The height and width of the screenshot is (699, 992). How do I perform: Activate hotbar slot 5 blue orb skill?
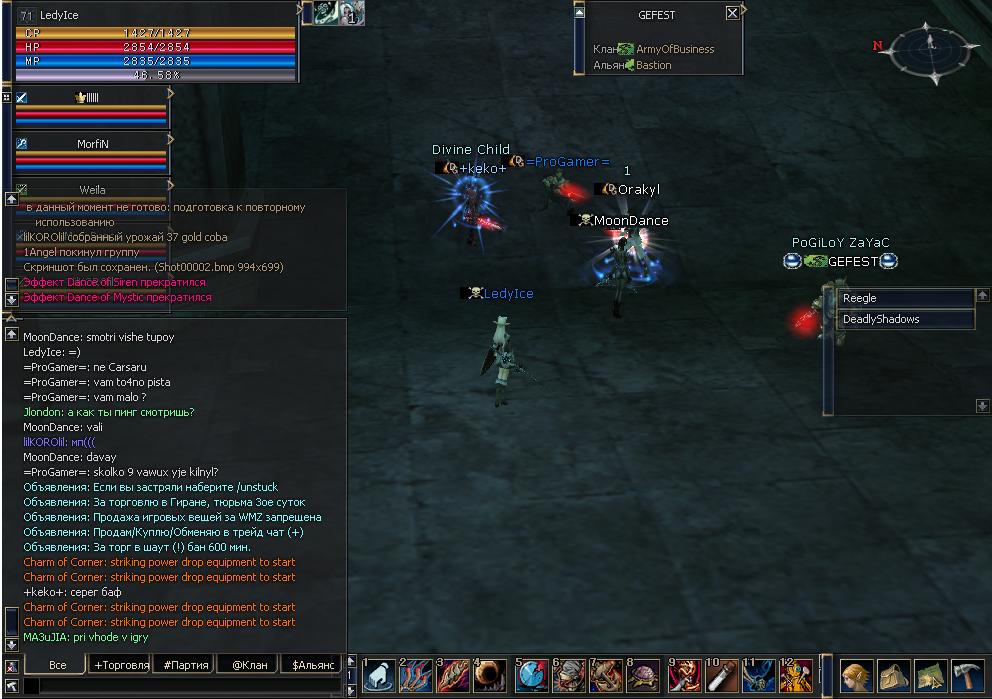point(531,677)
